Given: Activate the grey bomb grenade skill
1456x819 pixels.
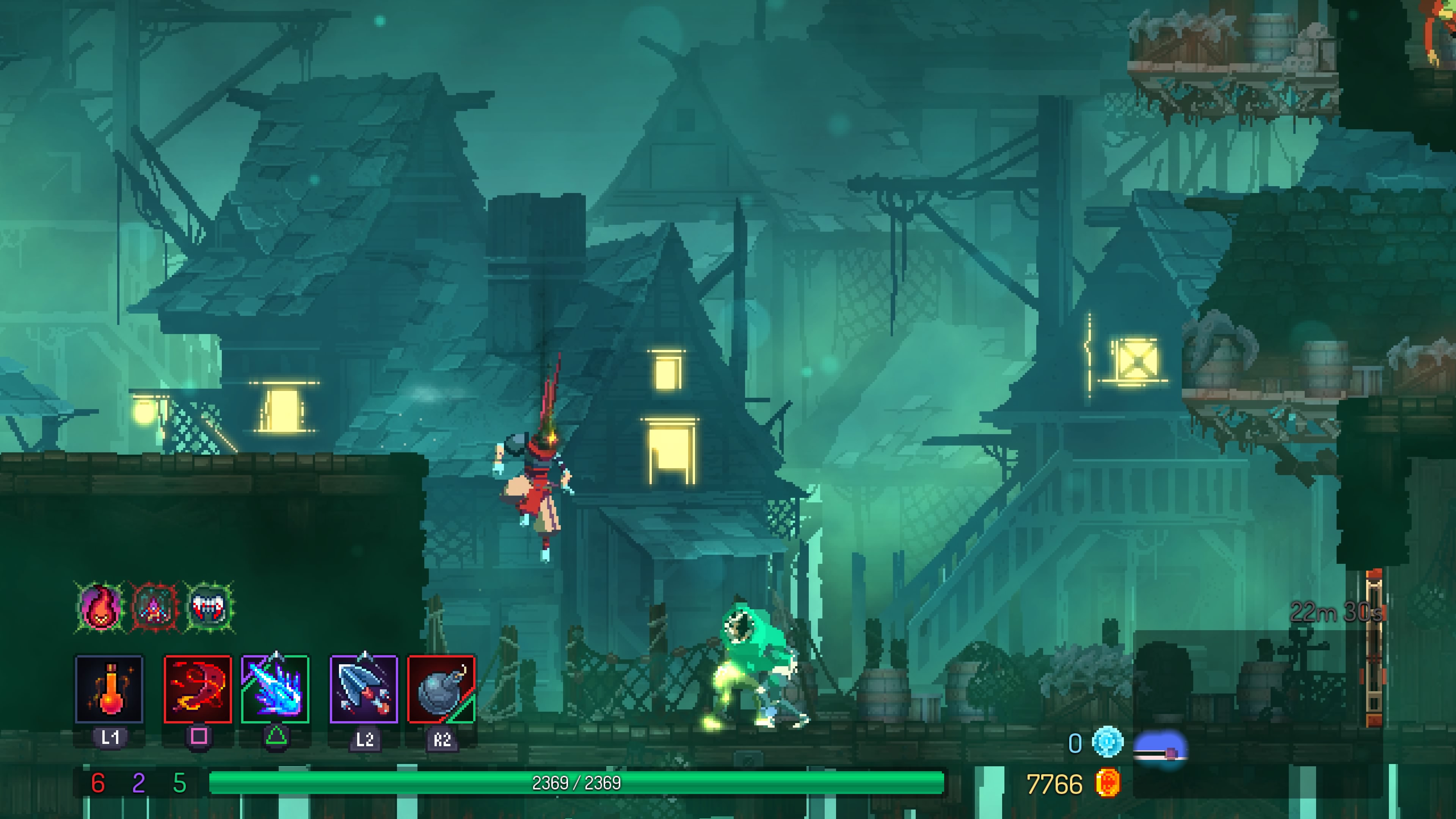Looking at the screenshot, I should [441, 689].
